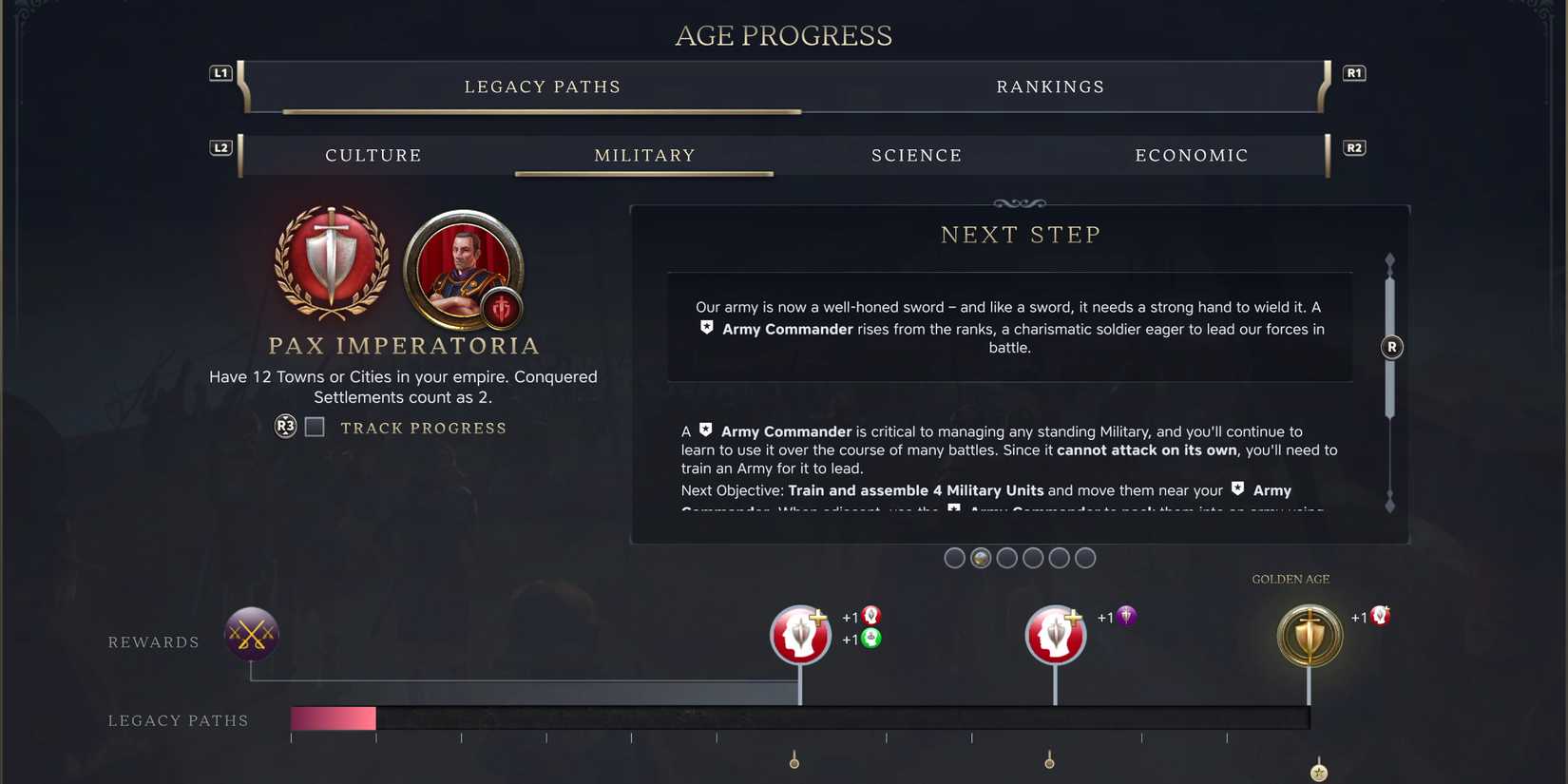Click the Pax Imperatoria laurel shield emblem
This screenshot has width=1568, height=784.
coord(332,271)
